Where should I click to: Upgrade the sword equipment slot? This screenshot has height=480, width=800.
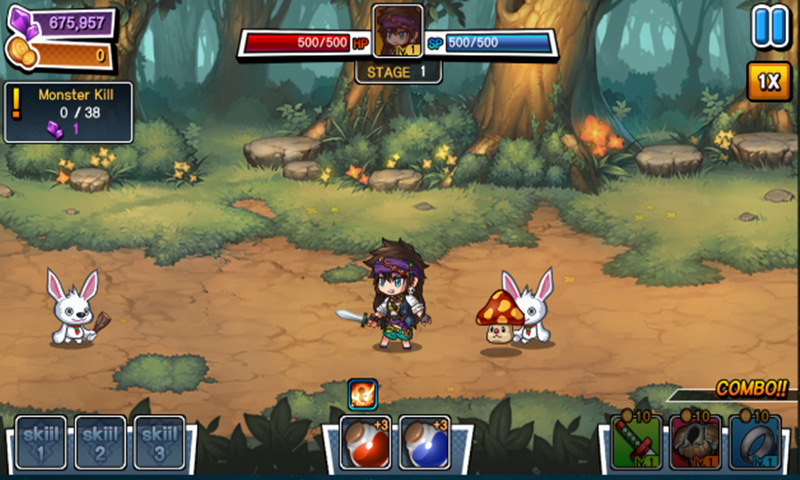click(x=636, y=442)
